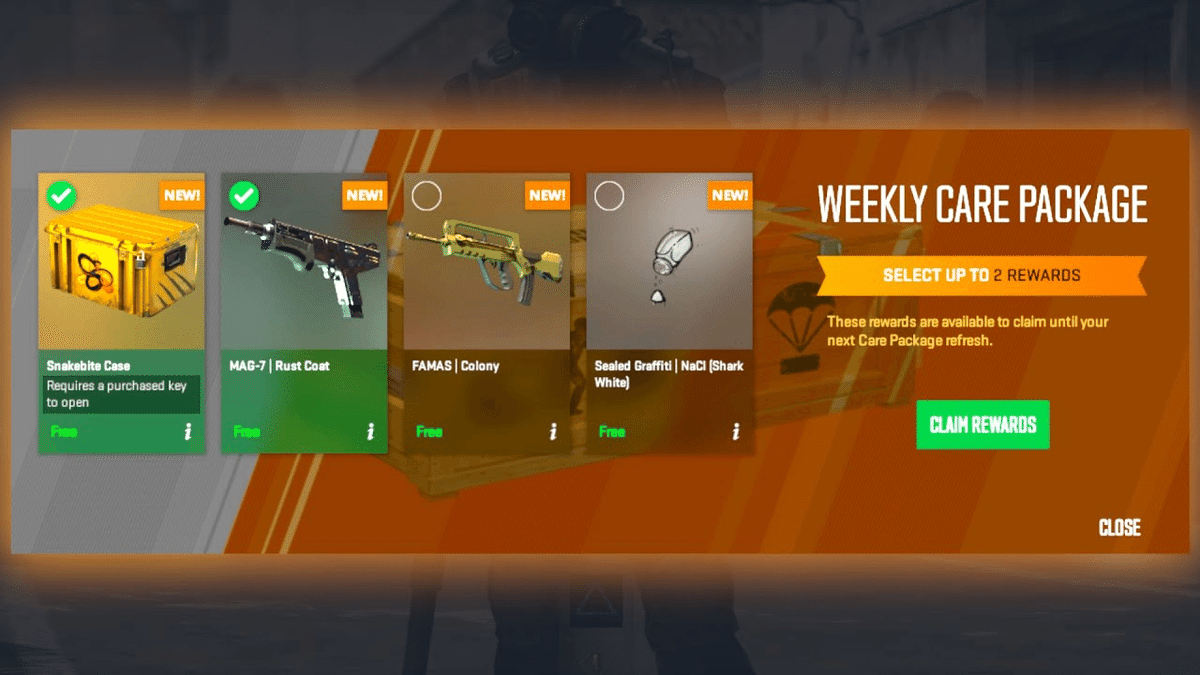Tick the empty circle on Sealed Graffiti
1200x675 pixels.
point(609,197)
